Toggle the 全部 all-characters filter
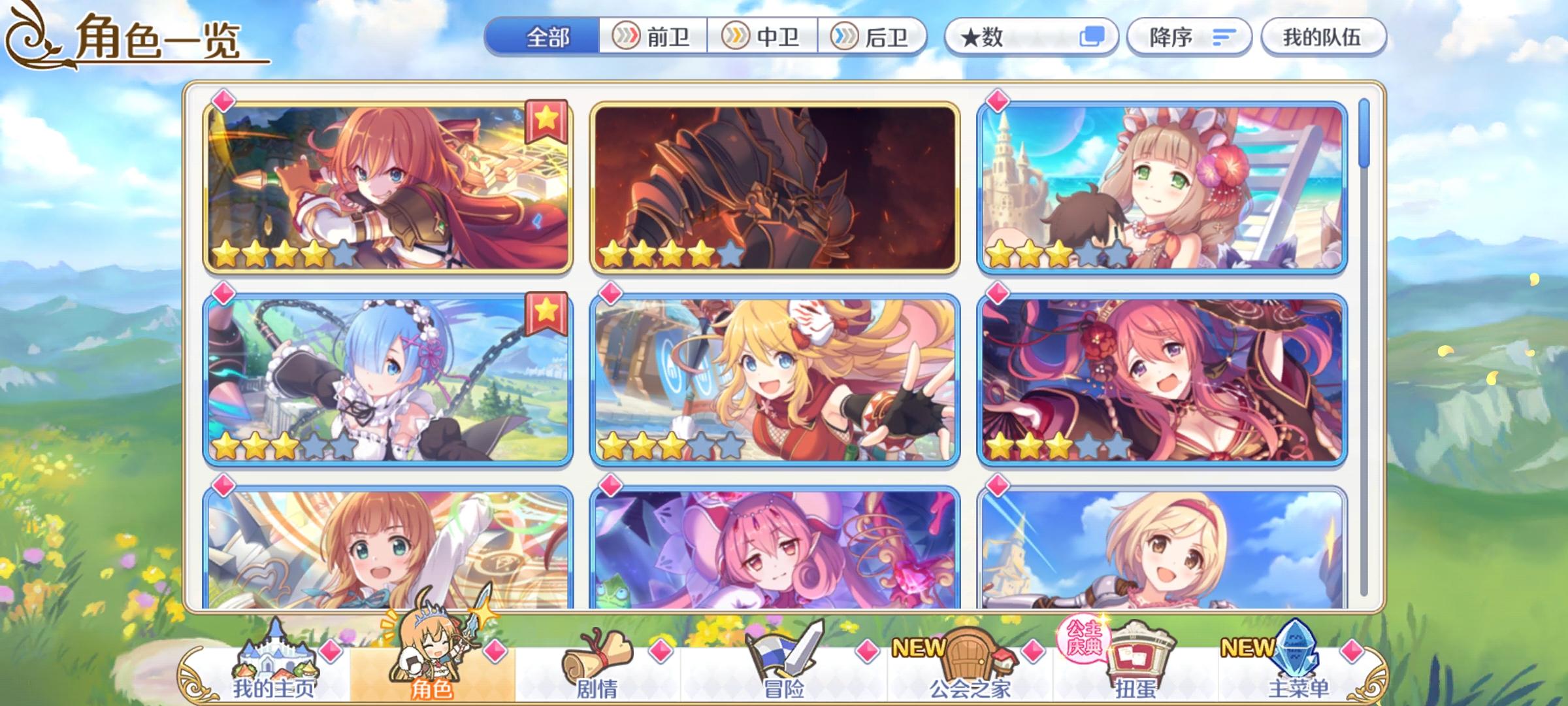This screenshot has height=706, width=1568. 548,37
